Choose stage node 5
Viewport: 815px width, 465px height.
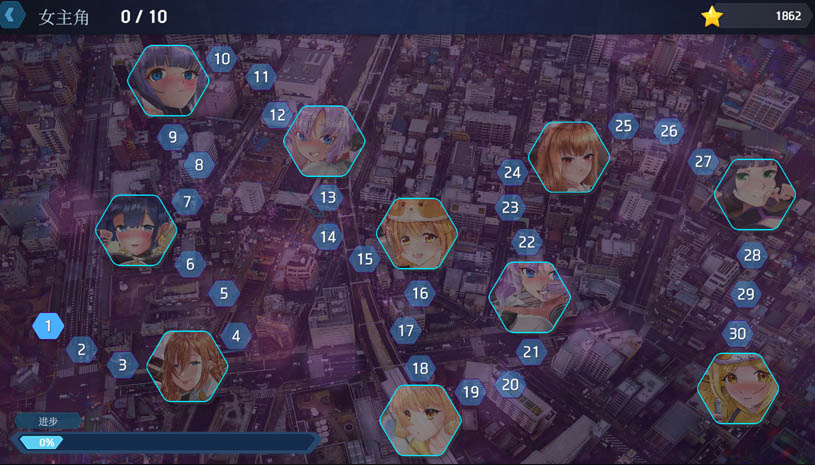point(223,294)
